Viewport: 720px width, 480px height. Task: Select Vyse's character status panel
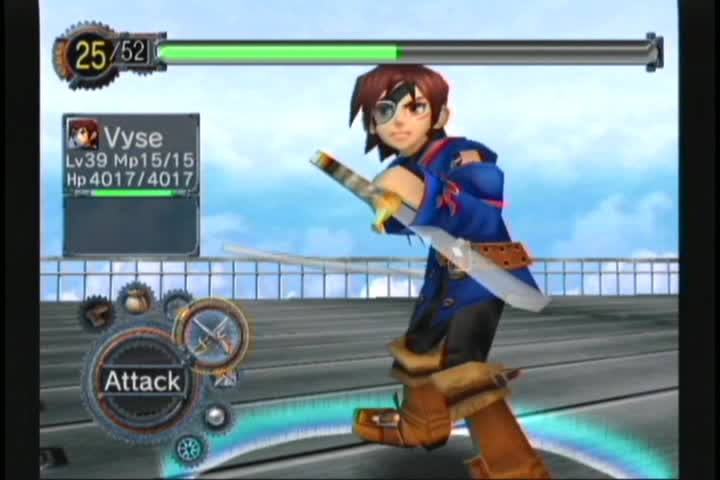pyautogui.click(x=131, y=156)
